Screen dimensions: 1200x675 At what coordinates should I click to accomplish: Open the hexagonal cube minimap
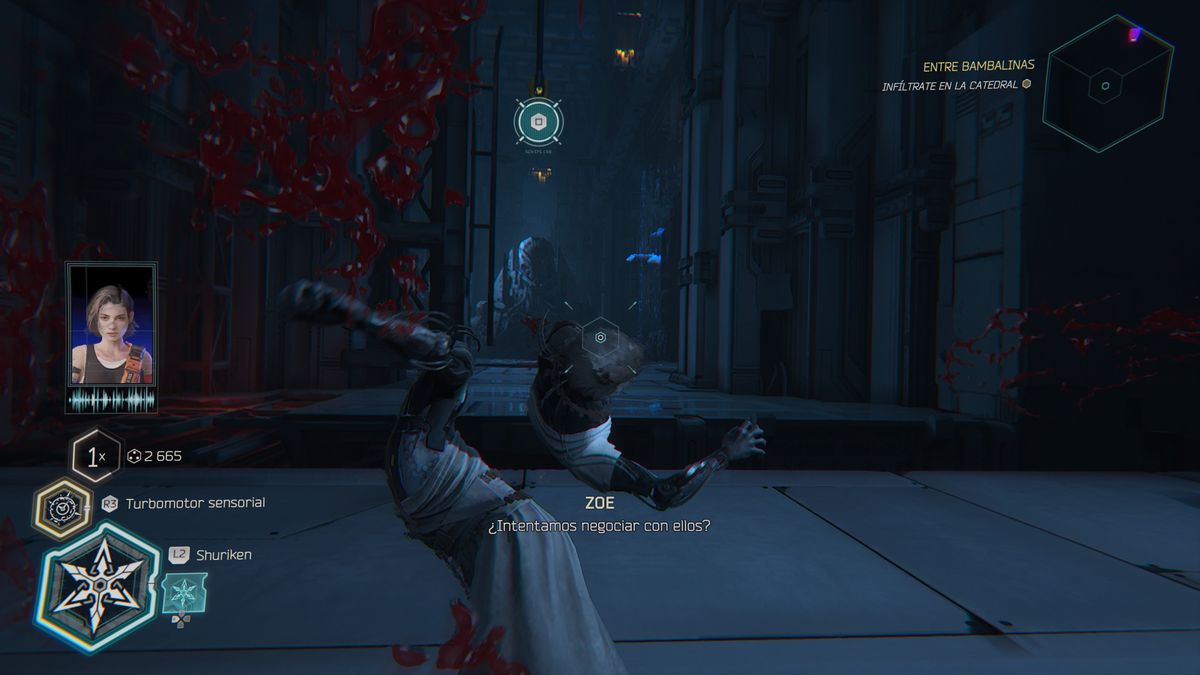coord(1106,85)
